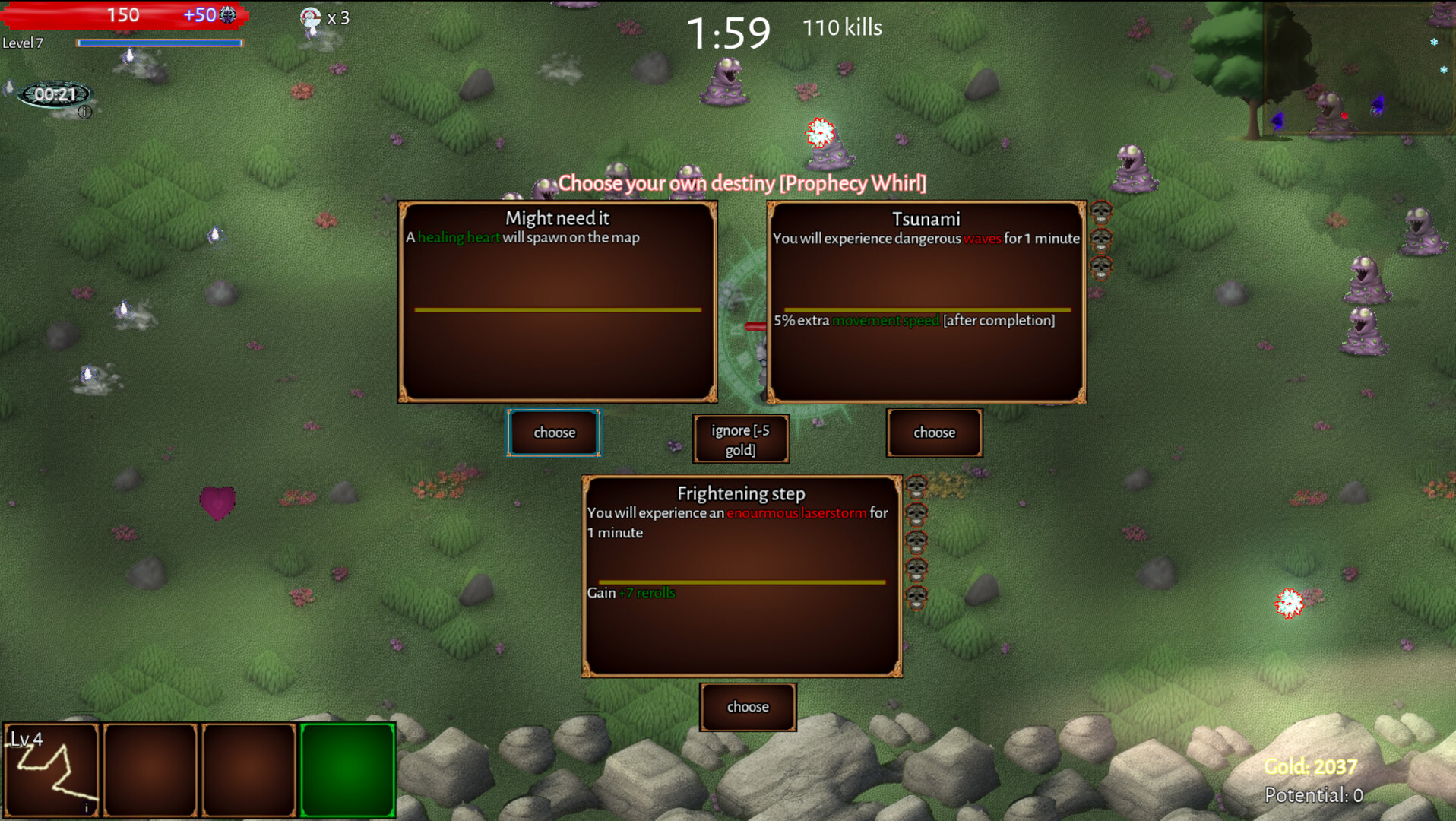The image size is (1456, 821).
Task: Expand the Frightening step destiny card
Action: tap(741, 575)
